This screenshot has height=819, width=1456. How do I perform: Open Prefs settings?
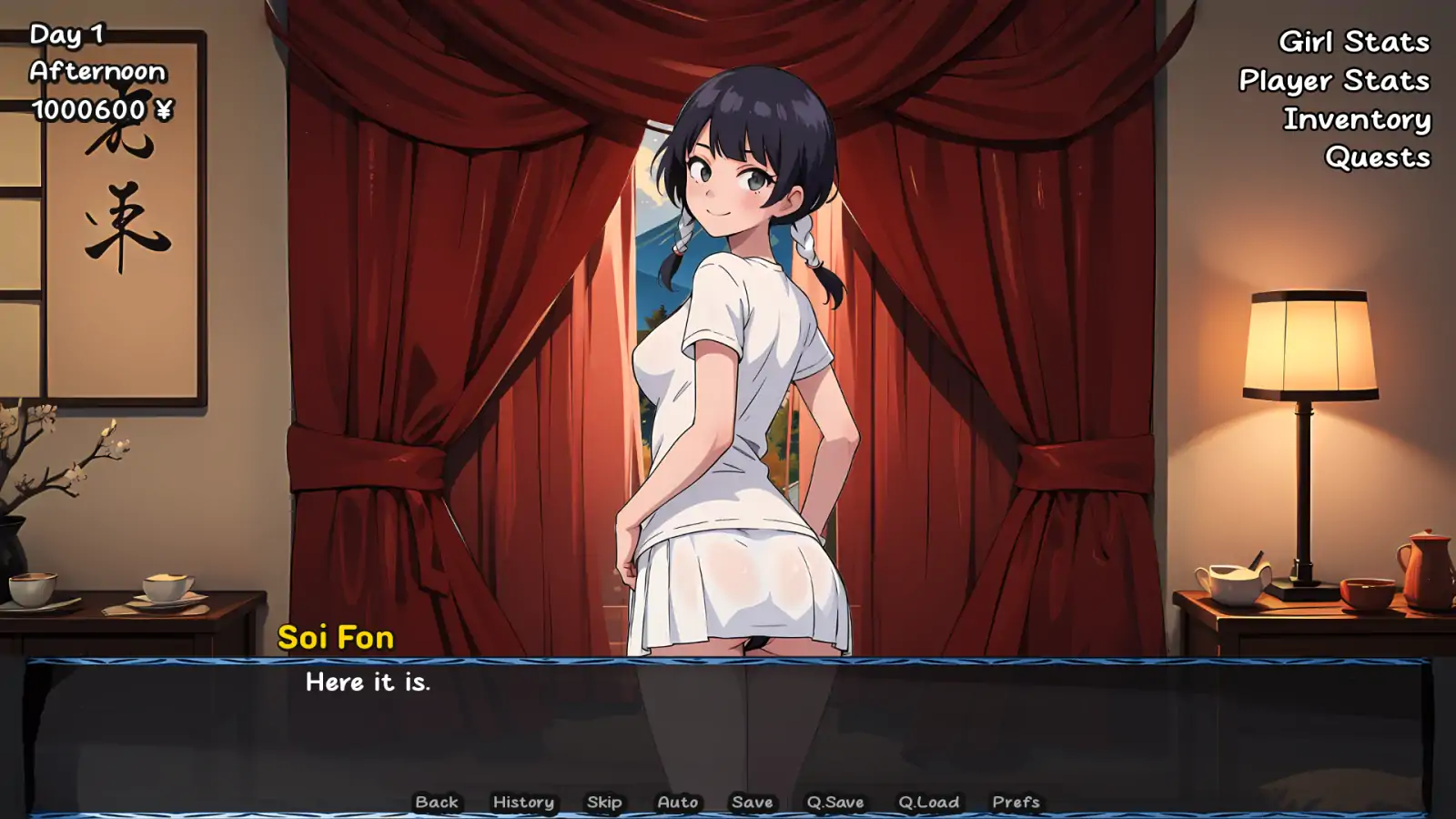(x=1016, y=802)
